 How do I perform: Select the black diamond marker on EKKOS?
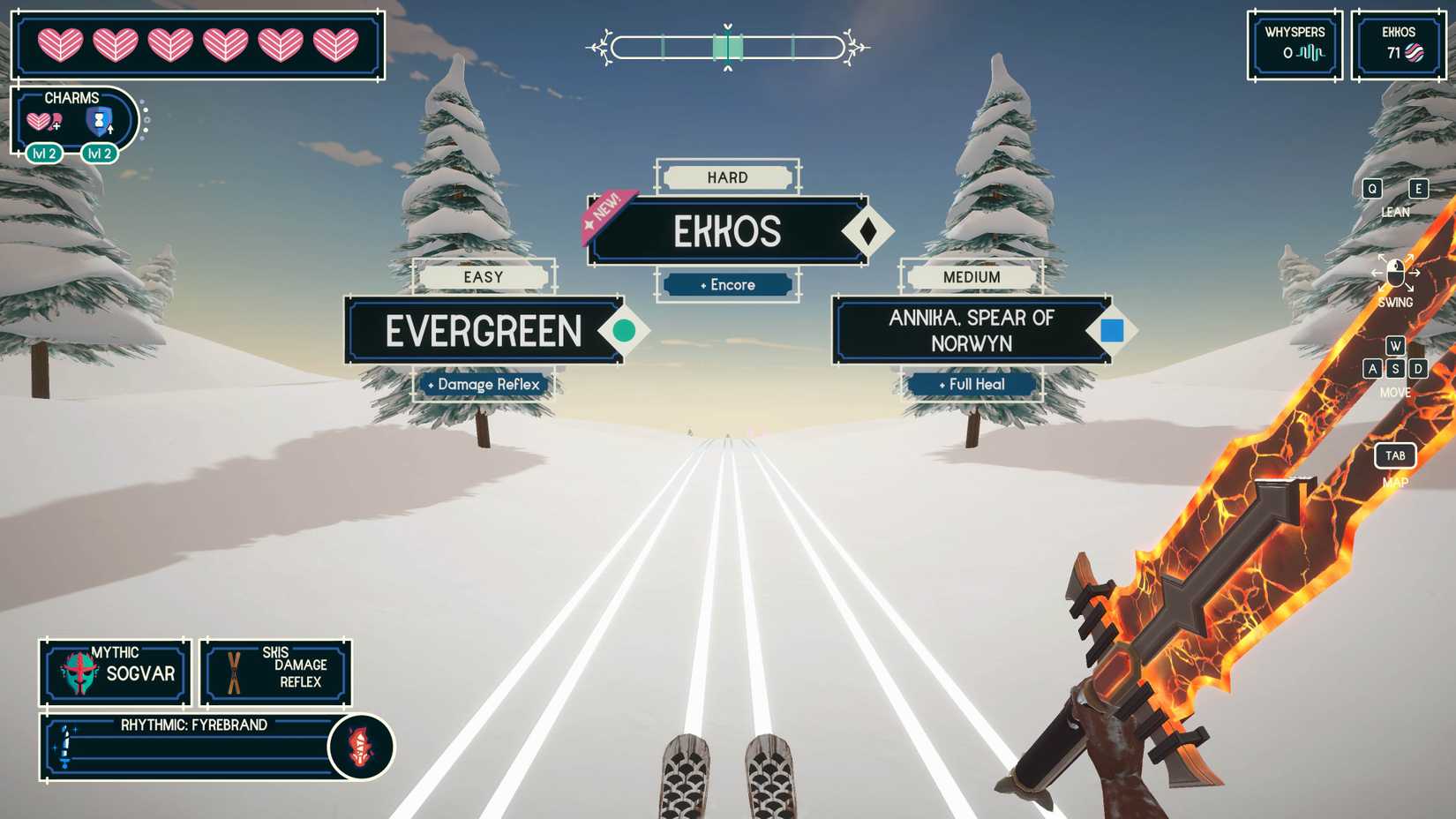pyautogui.click(x=870, y=230)
